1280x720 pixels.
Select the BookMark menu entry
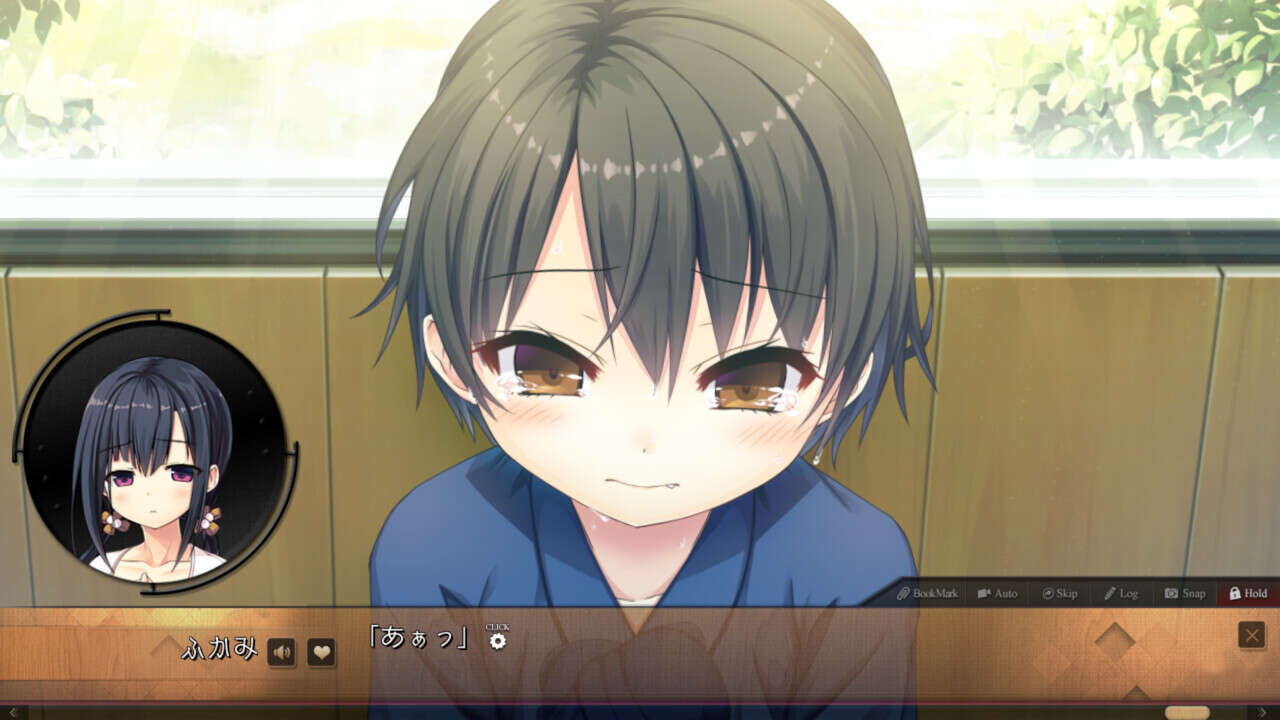(x=928, y=592)
